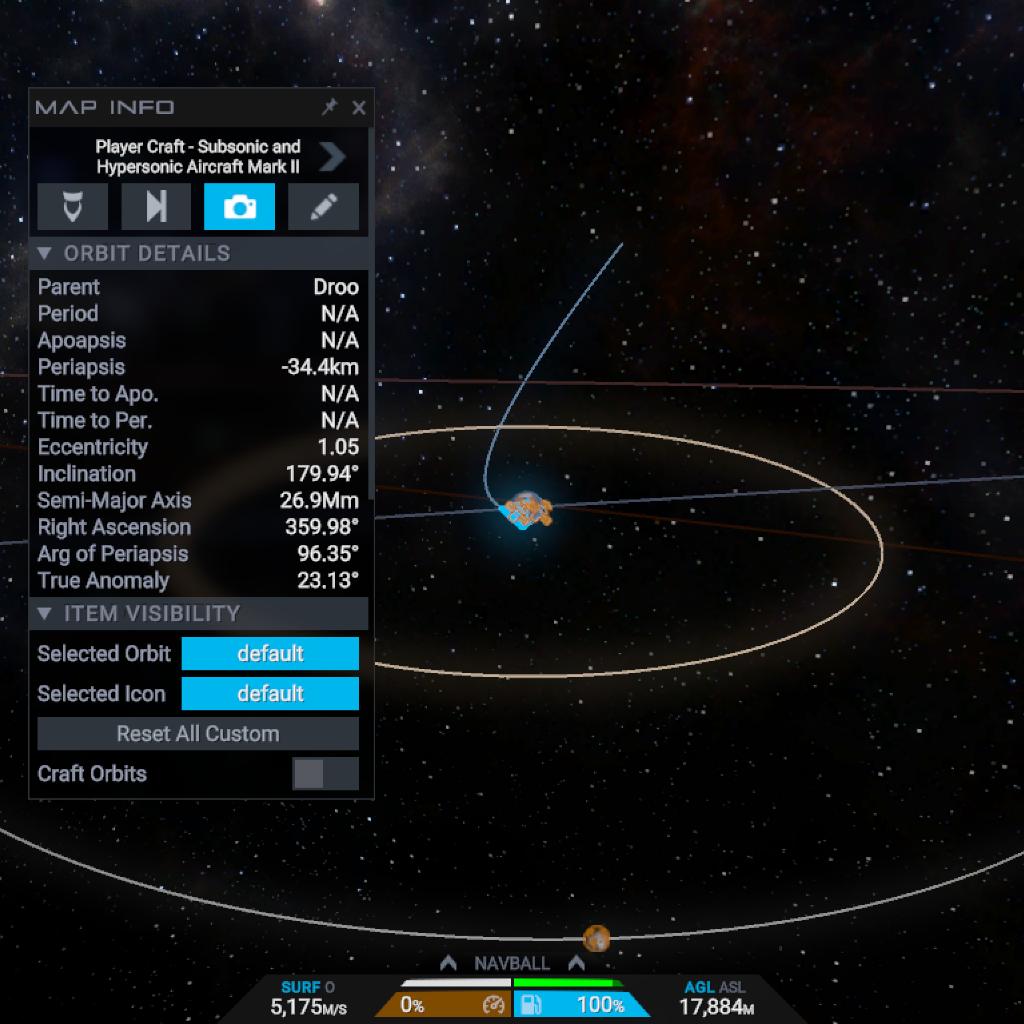
Task: Select the moon icon on the orbit line
Action: coord(597,938)
